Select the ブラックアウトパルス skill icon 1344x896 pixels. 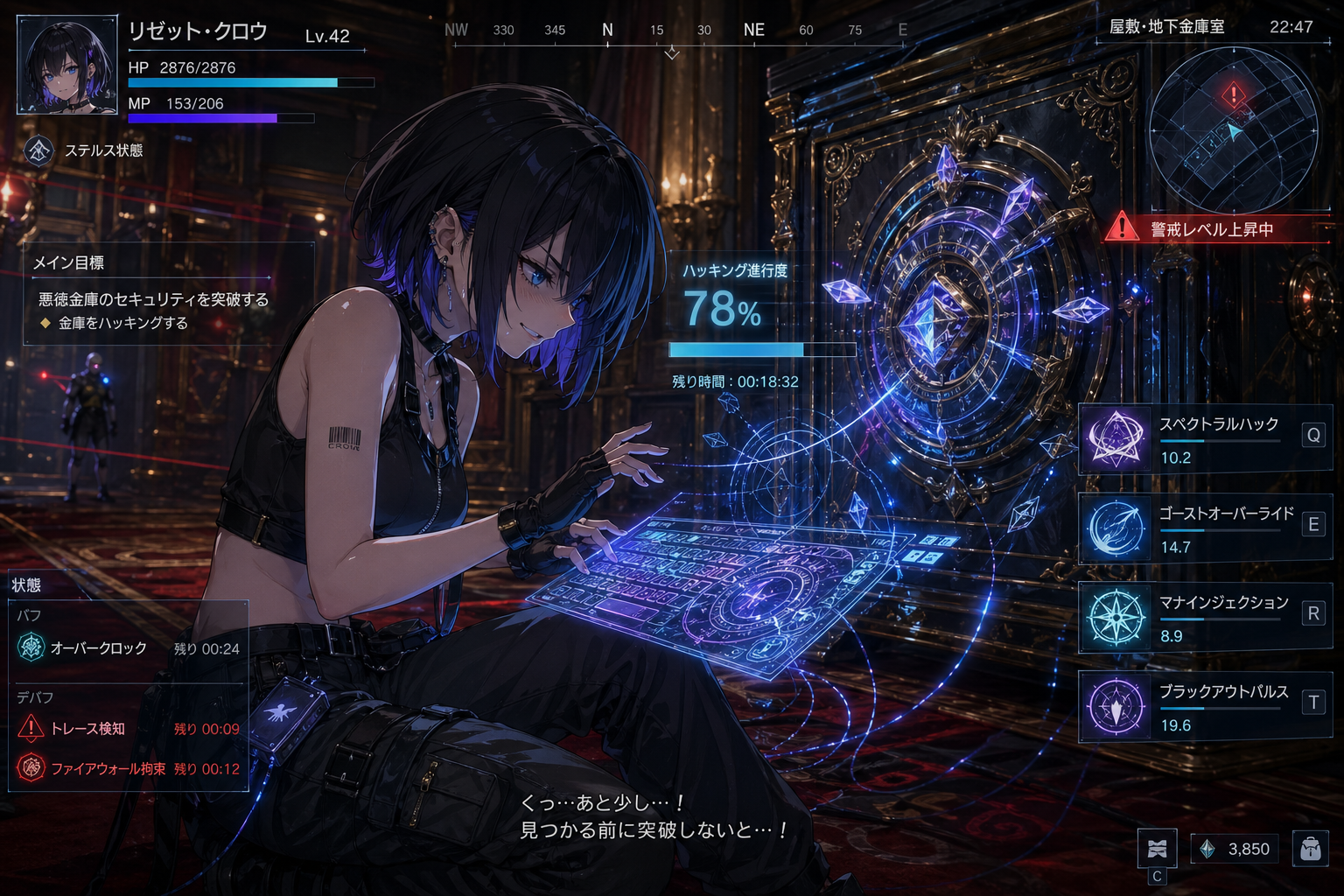[1116, 706]
